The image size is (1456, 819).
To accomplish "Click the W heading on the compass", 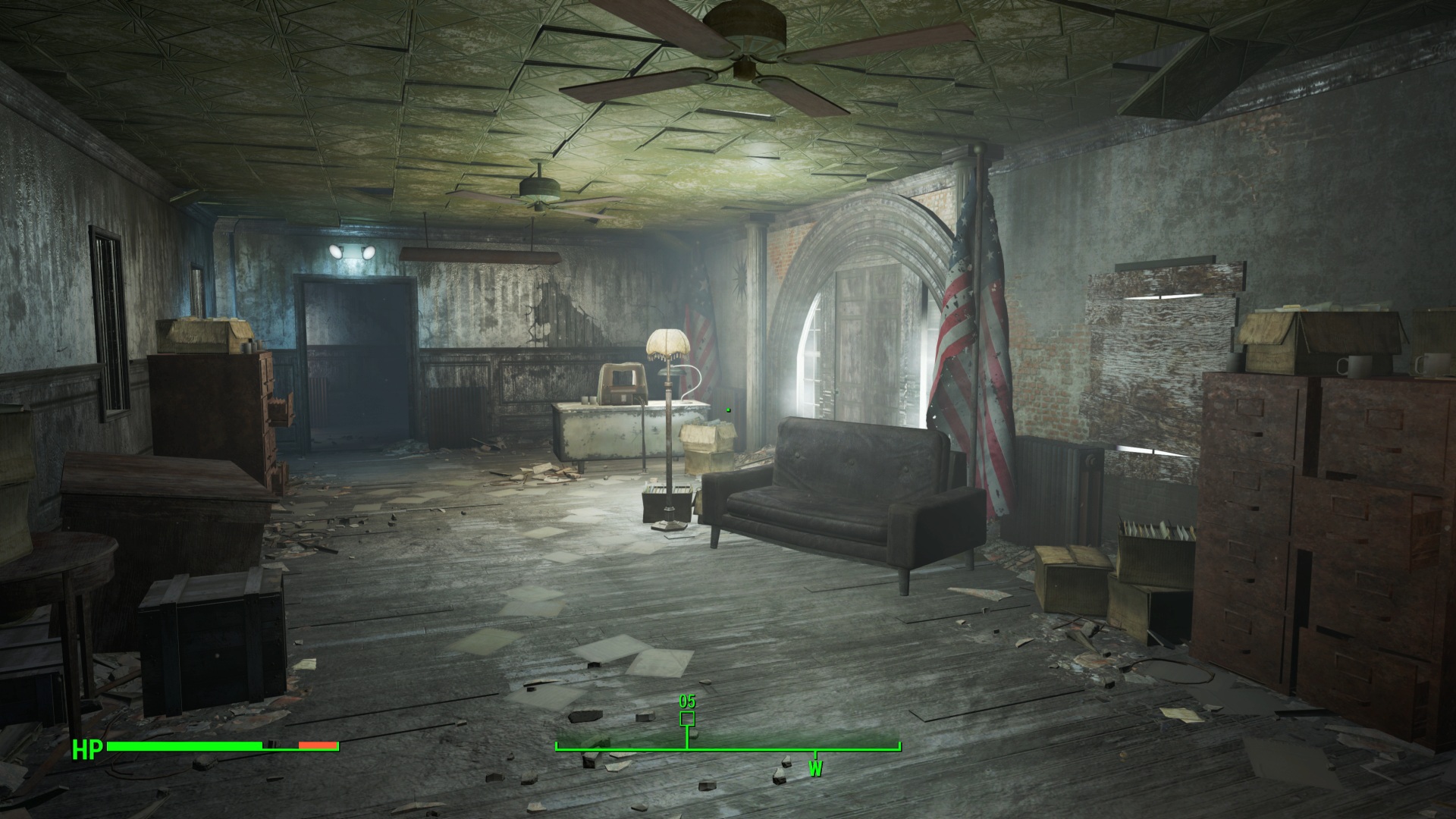I will pyautogui.click(x=815, y=769).
